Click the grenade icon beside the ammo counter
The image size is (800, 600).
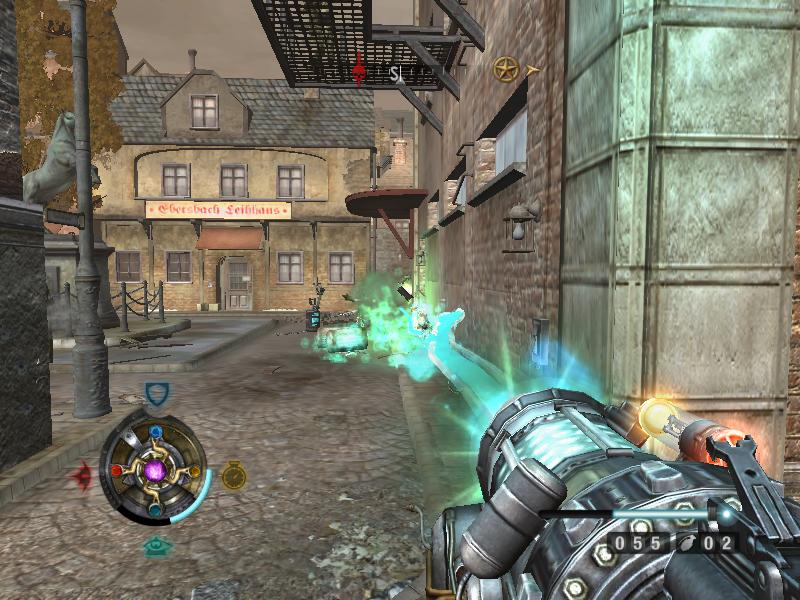[x=688, y=544]
